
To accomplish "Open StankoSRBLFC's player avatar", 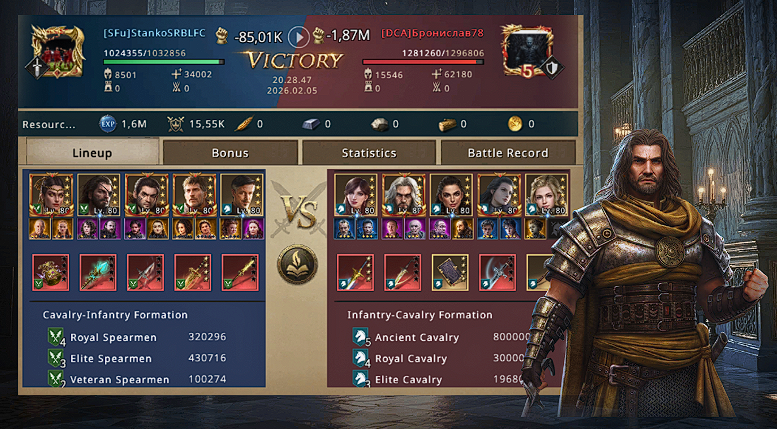I will point(57,51).
